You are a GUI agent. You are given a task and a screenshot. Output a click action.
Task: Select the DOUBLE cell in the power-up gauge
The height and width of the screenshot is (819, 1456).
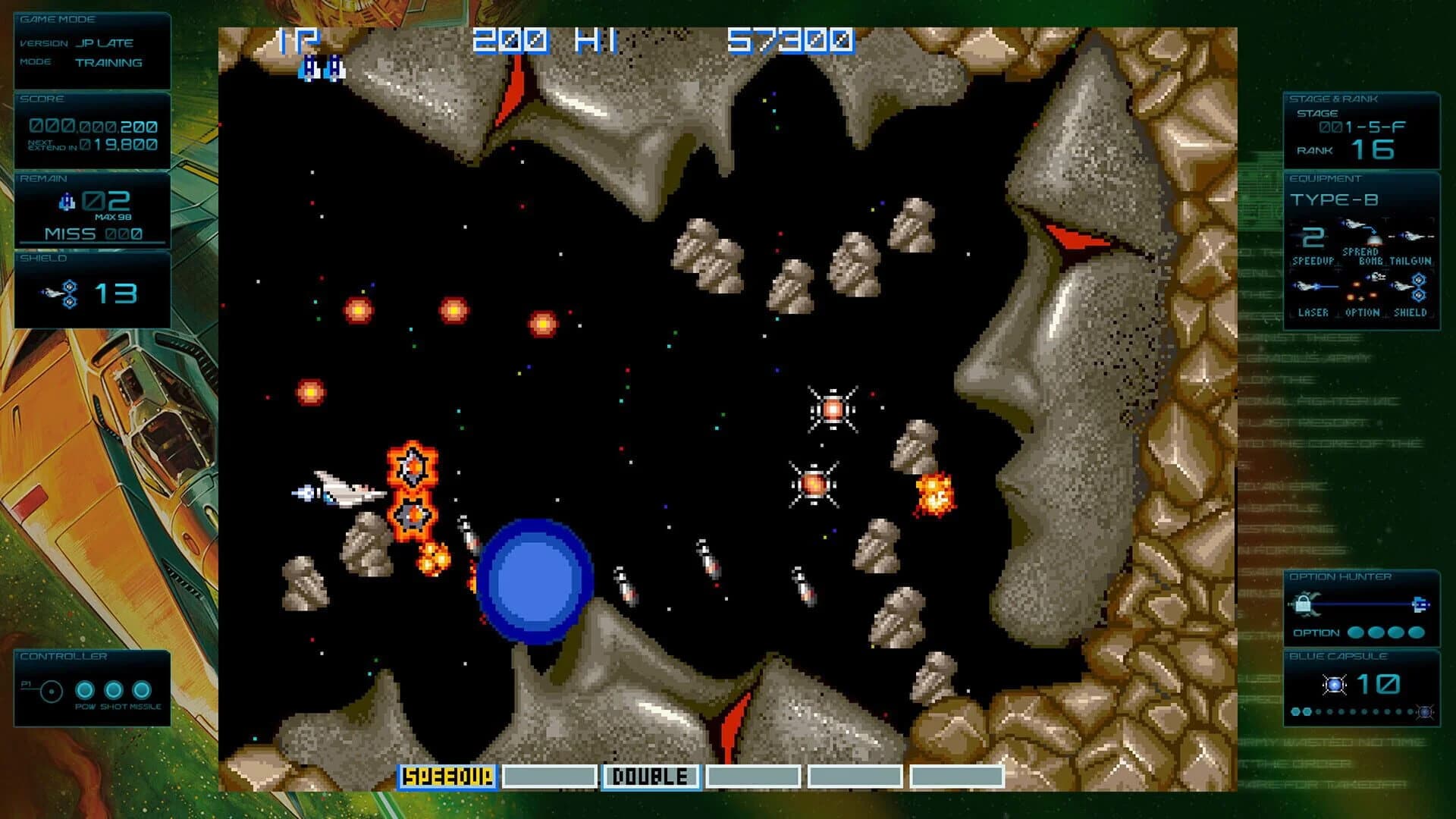coord(650,777)
